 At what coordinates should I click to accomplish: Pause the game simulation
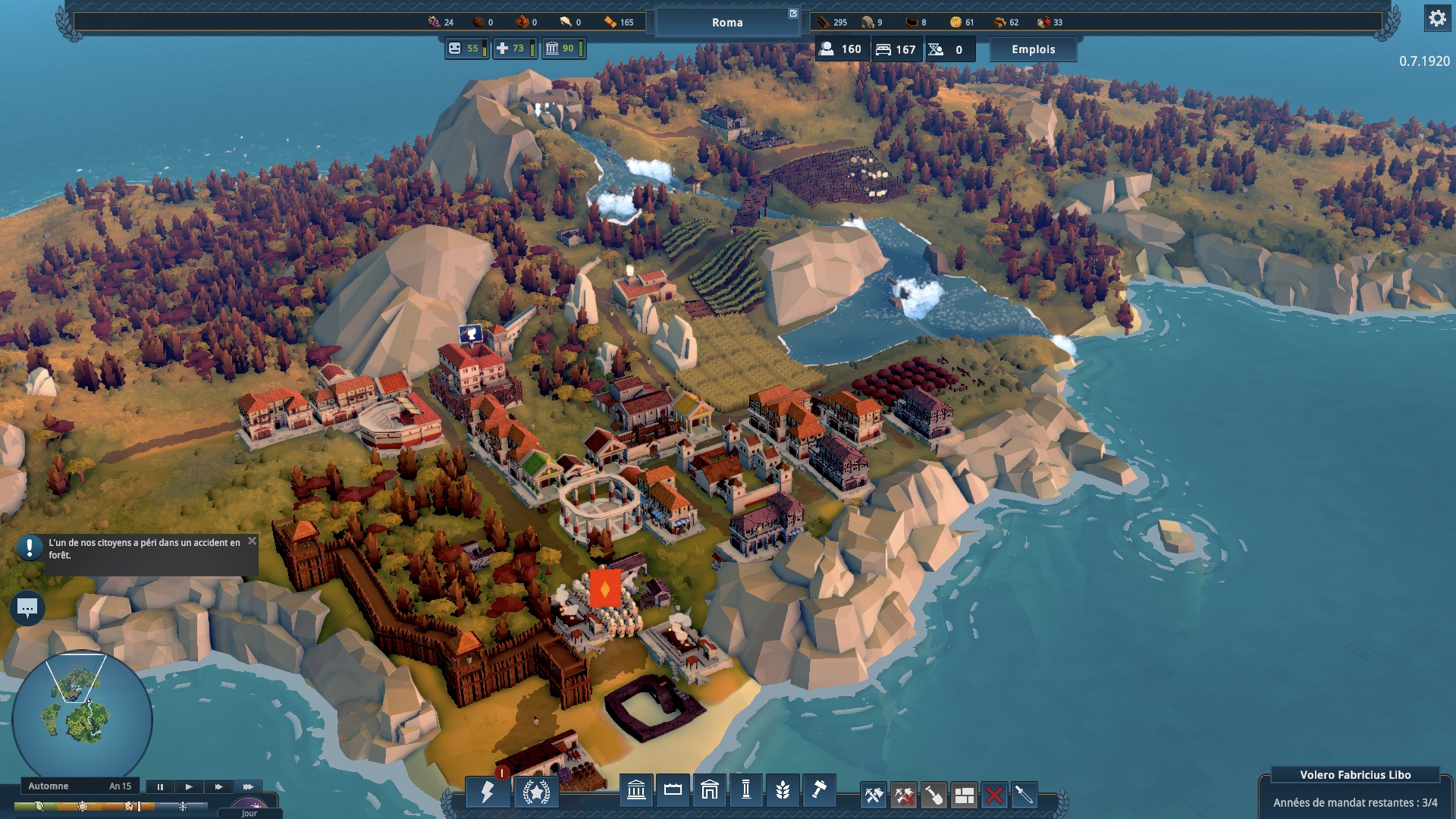click(160, 786)
